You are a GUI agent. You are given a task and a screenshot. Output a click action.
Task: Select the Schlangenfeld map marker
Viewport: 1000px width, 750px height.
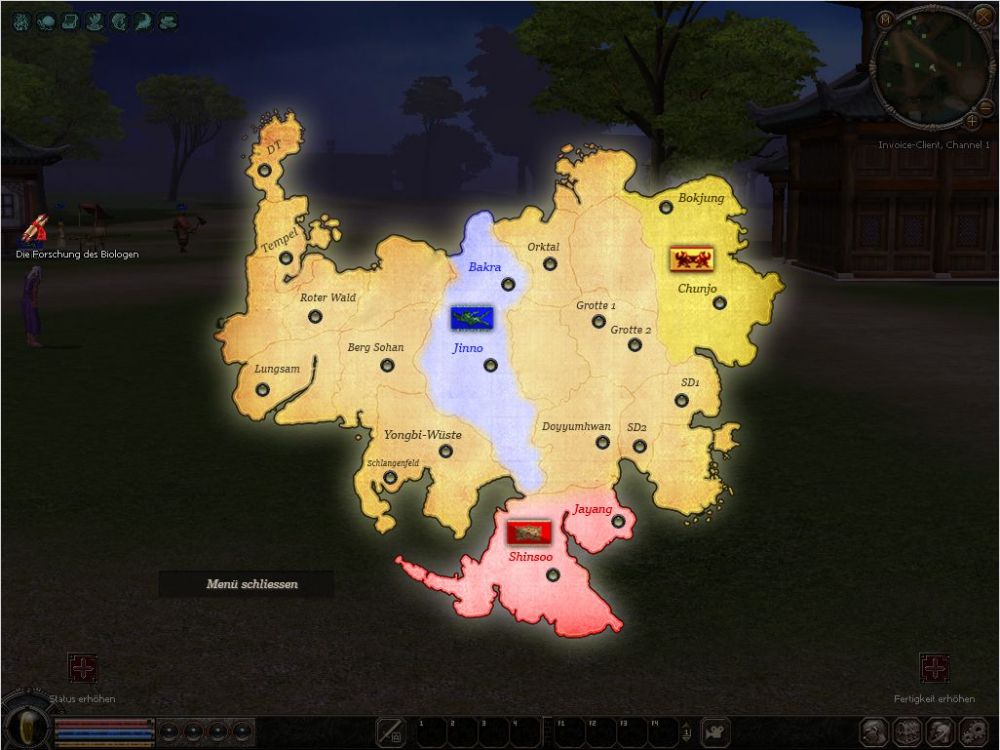(390, 478)
